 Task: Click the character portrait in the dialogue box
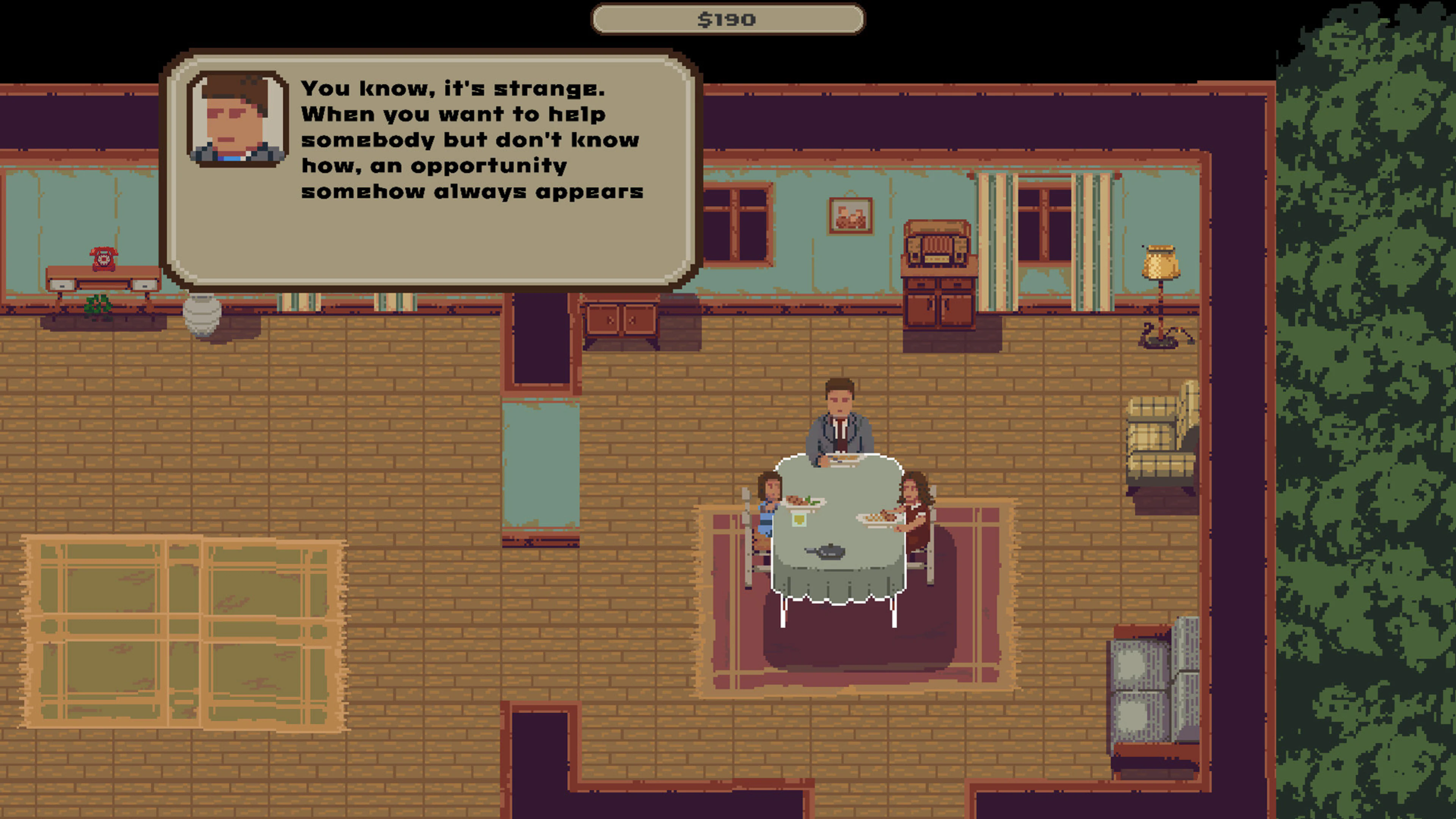[x=236, y=118]
